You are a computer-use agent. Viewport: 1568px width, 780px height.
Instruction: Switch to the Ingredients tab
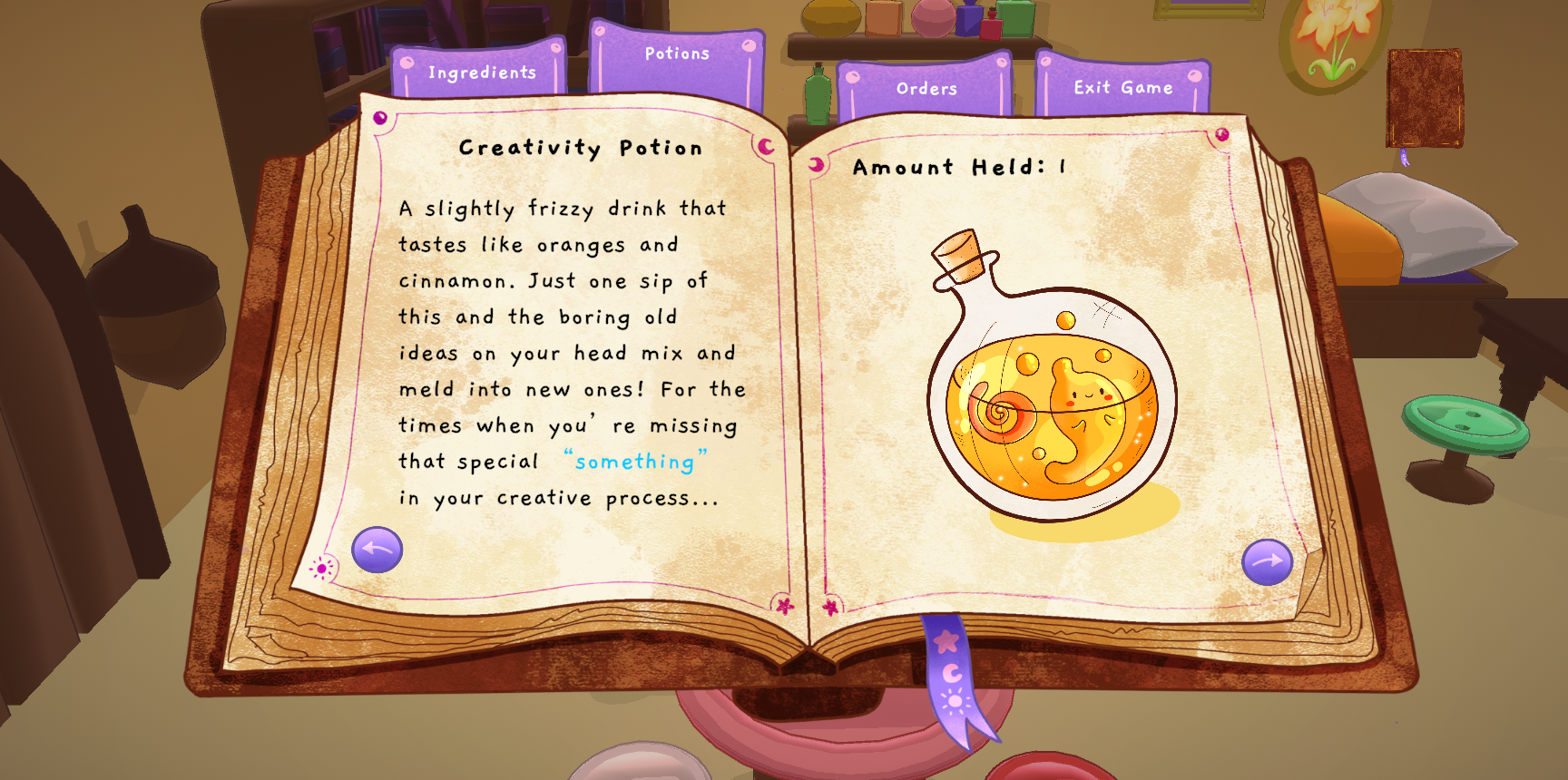point(481,72)
